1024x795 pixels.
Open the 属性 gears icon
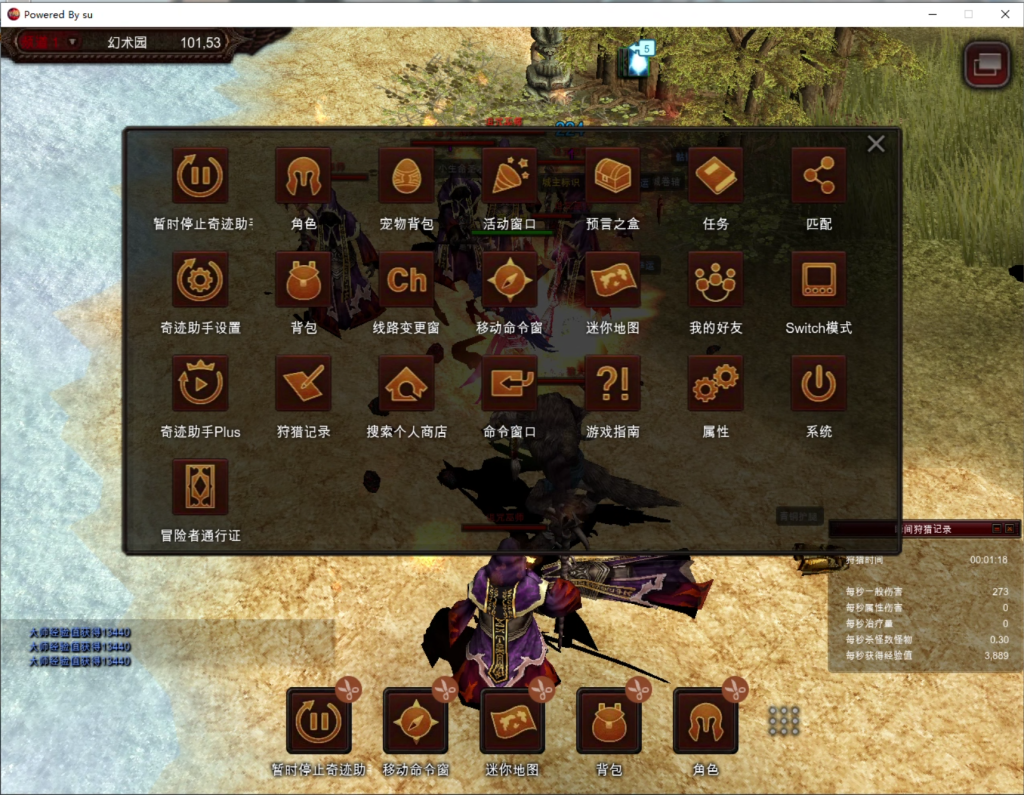pyautogui.click(x=716, y=384)
